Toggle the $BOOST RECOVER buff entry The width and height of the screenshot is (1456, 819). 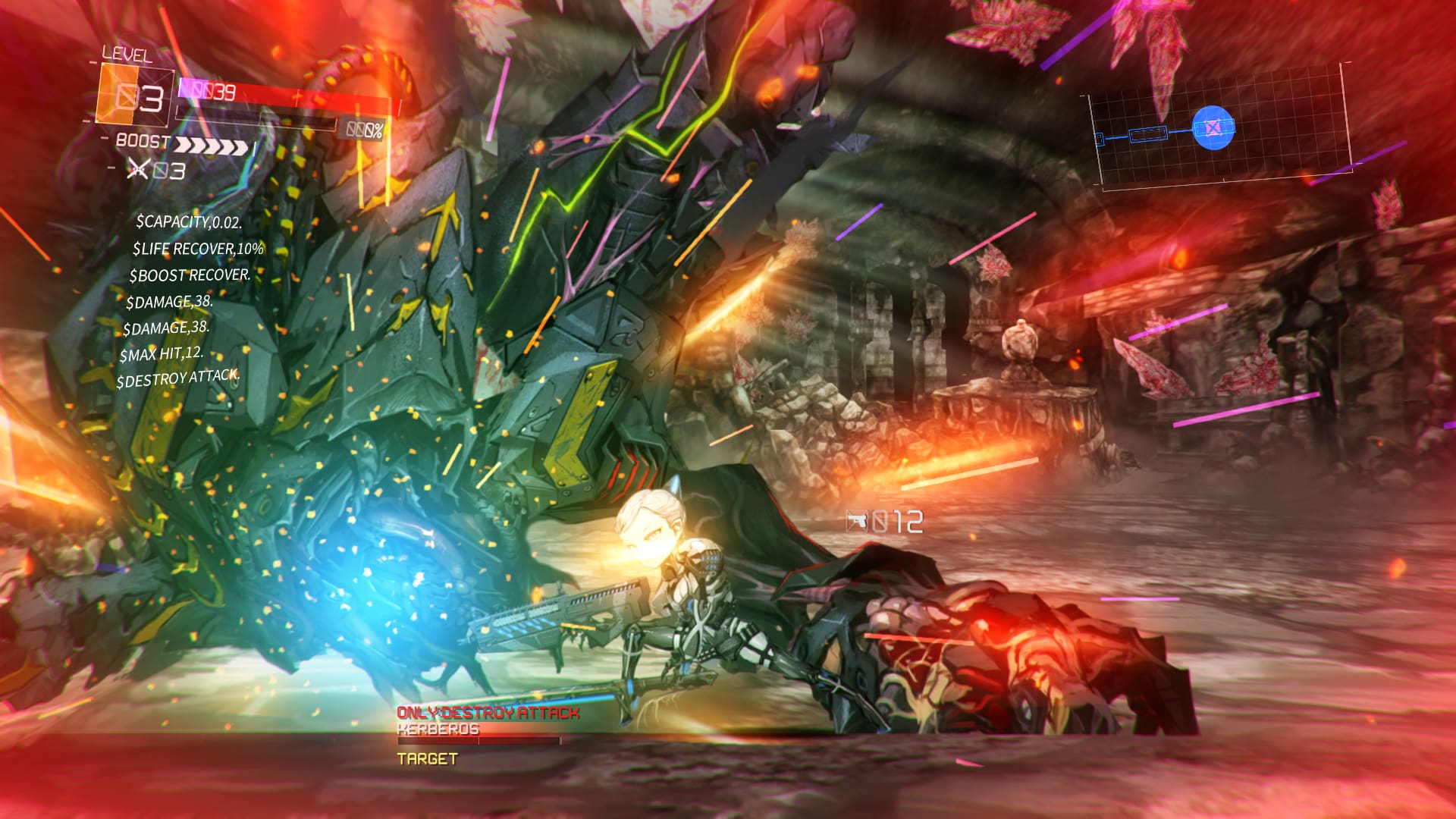187,276
